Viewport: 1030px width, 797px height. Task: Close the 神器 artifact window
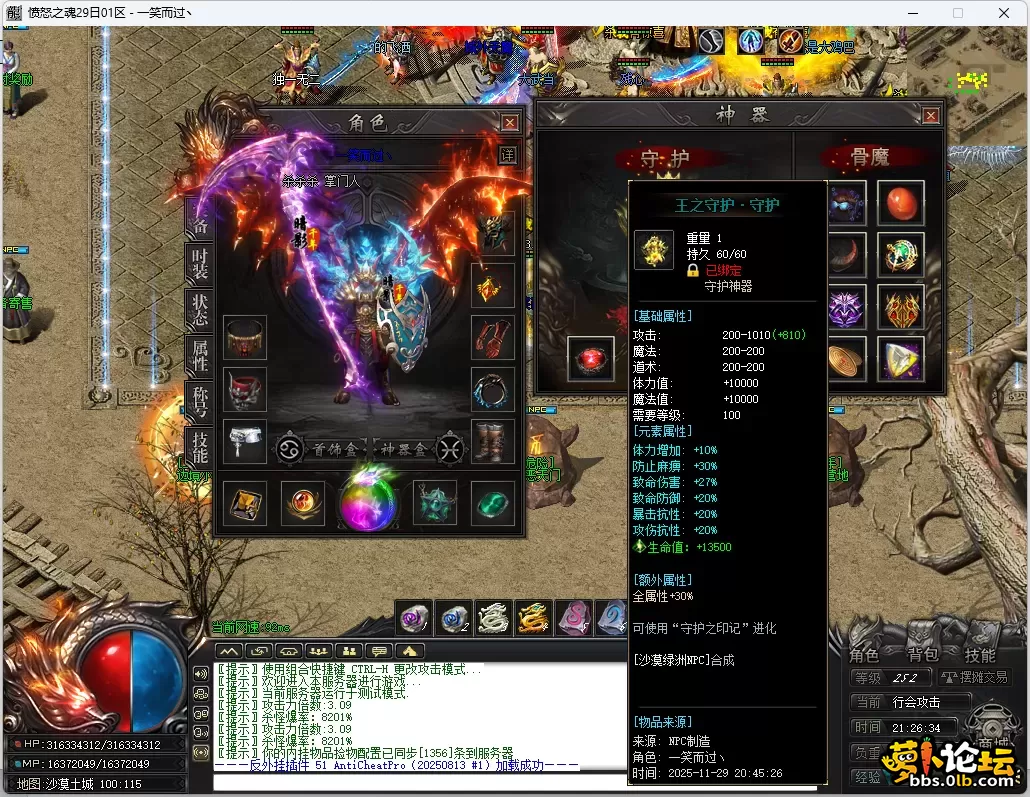pyautogui.click(x=931, y=116)
